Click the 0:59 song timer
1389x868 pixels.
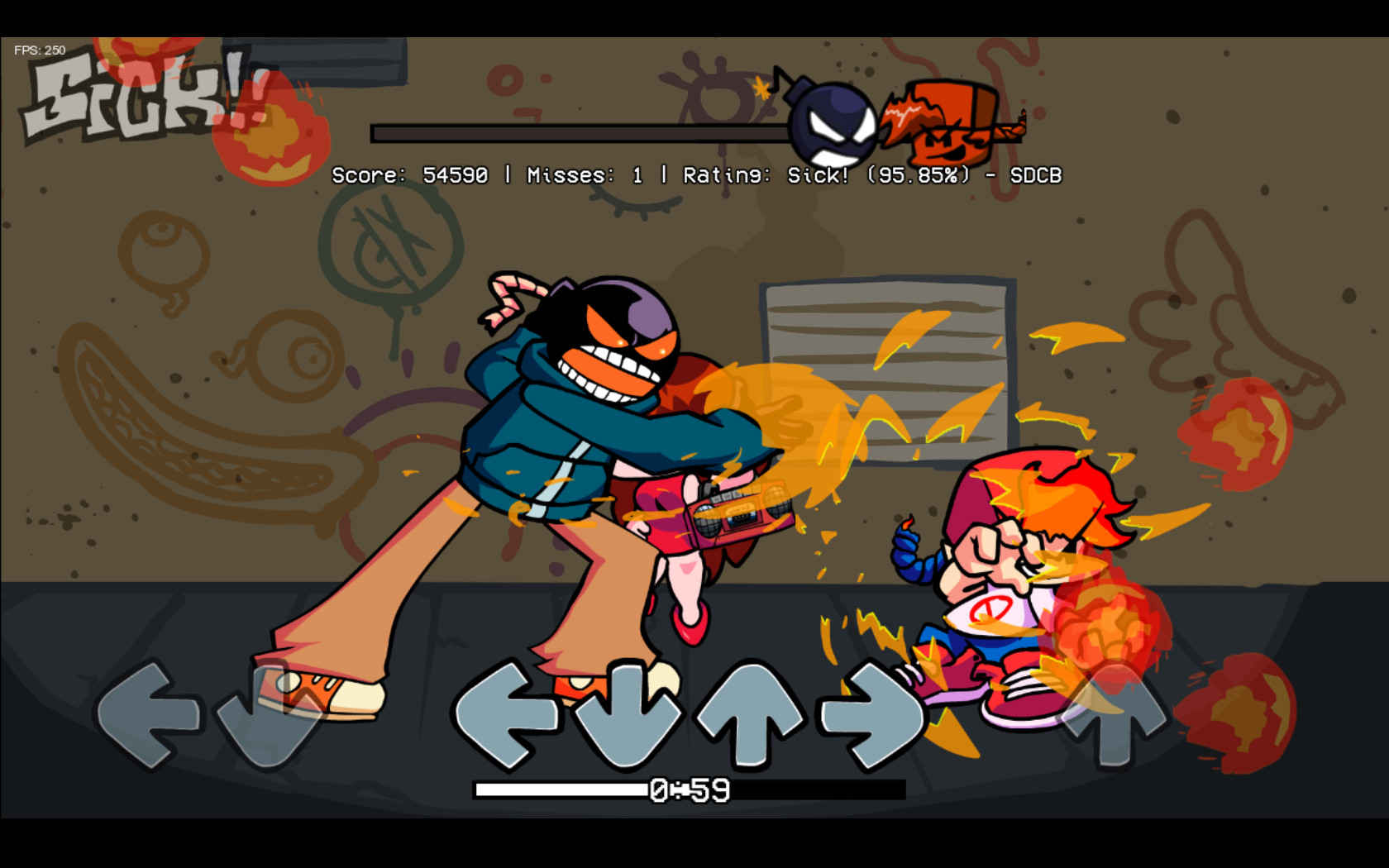(x=686, y=789)
